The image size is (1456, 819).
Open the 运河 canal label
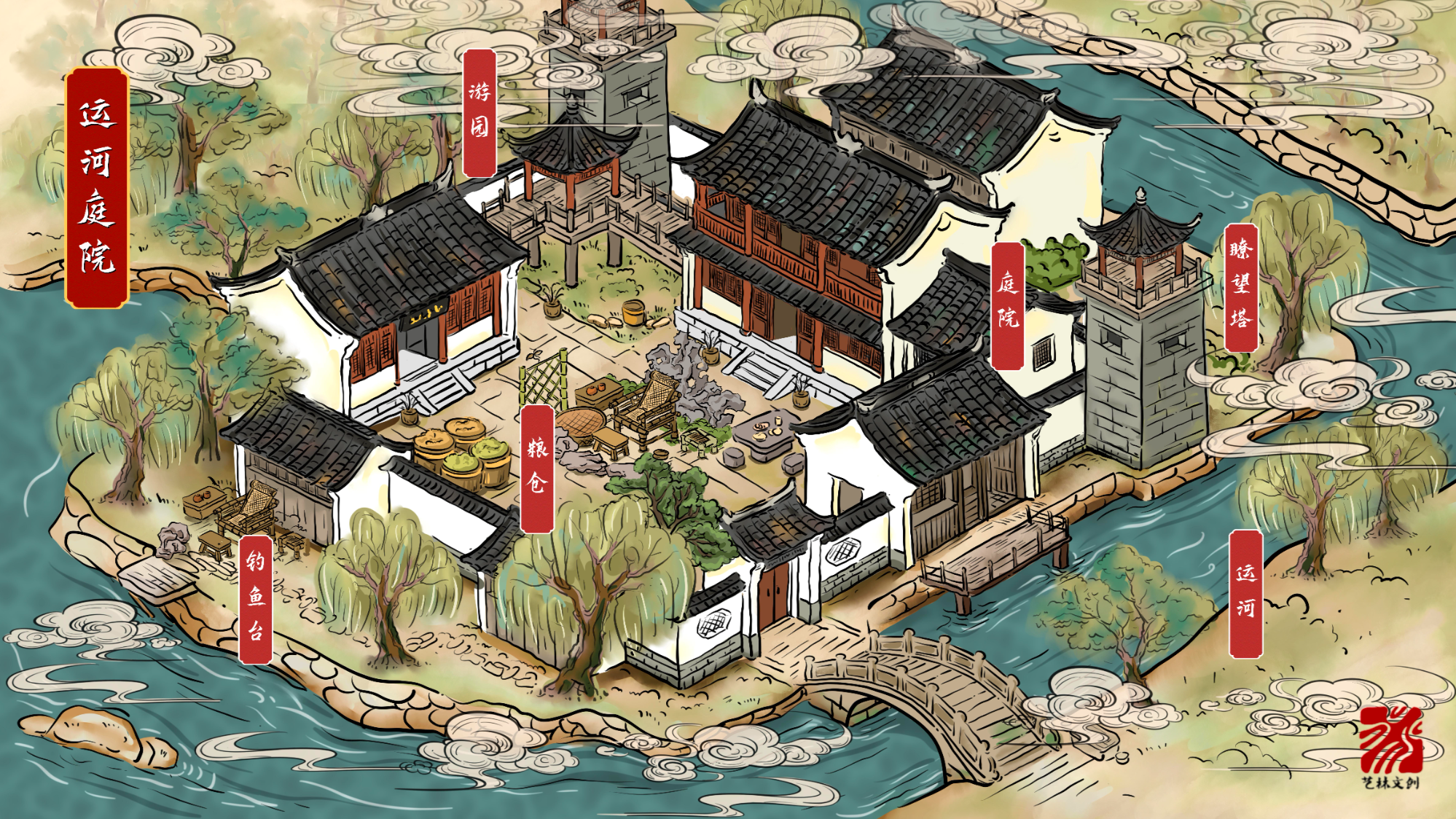click(x=1245, y=594)
